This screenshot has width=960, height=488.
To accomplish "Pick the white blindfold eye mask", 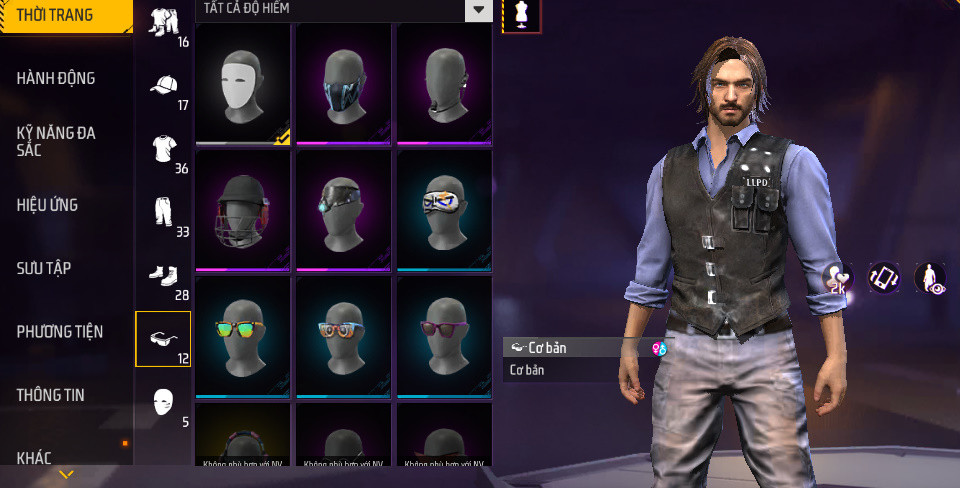I will [x=444, y=211].
